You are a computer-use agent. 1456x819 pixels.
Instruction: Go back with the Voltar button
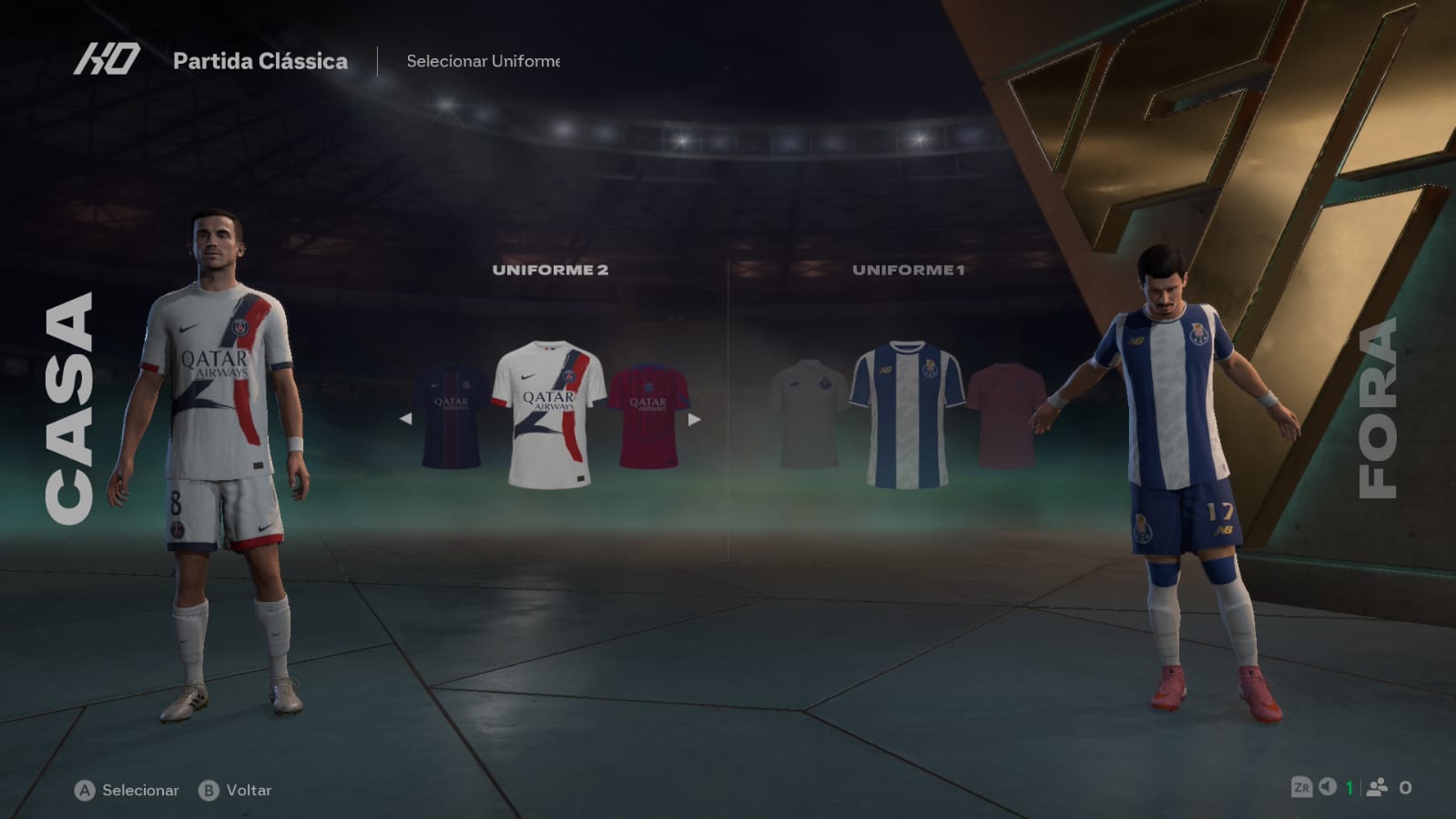pyautogui.click(x=236, y=790)
